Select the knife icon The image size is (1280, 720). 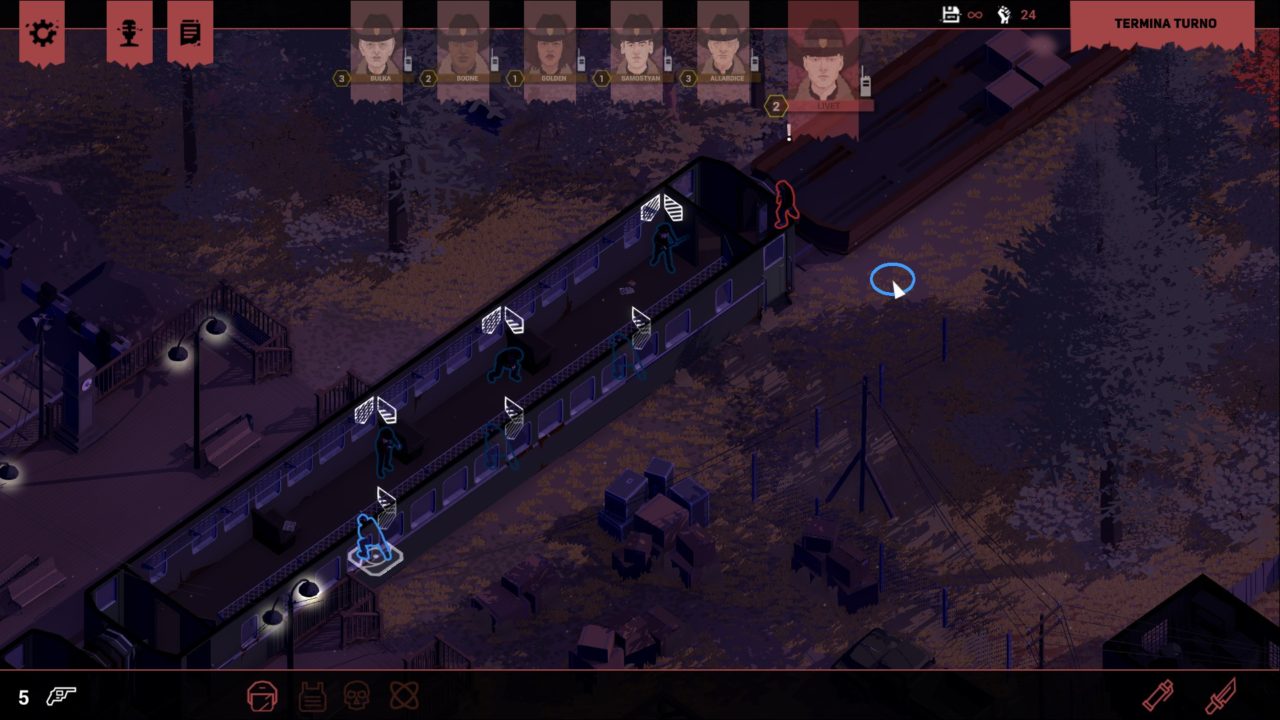[x=1221, y=695]
